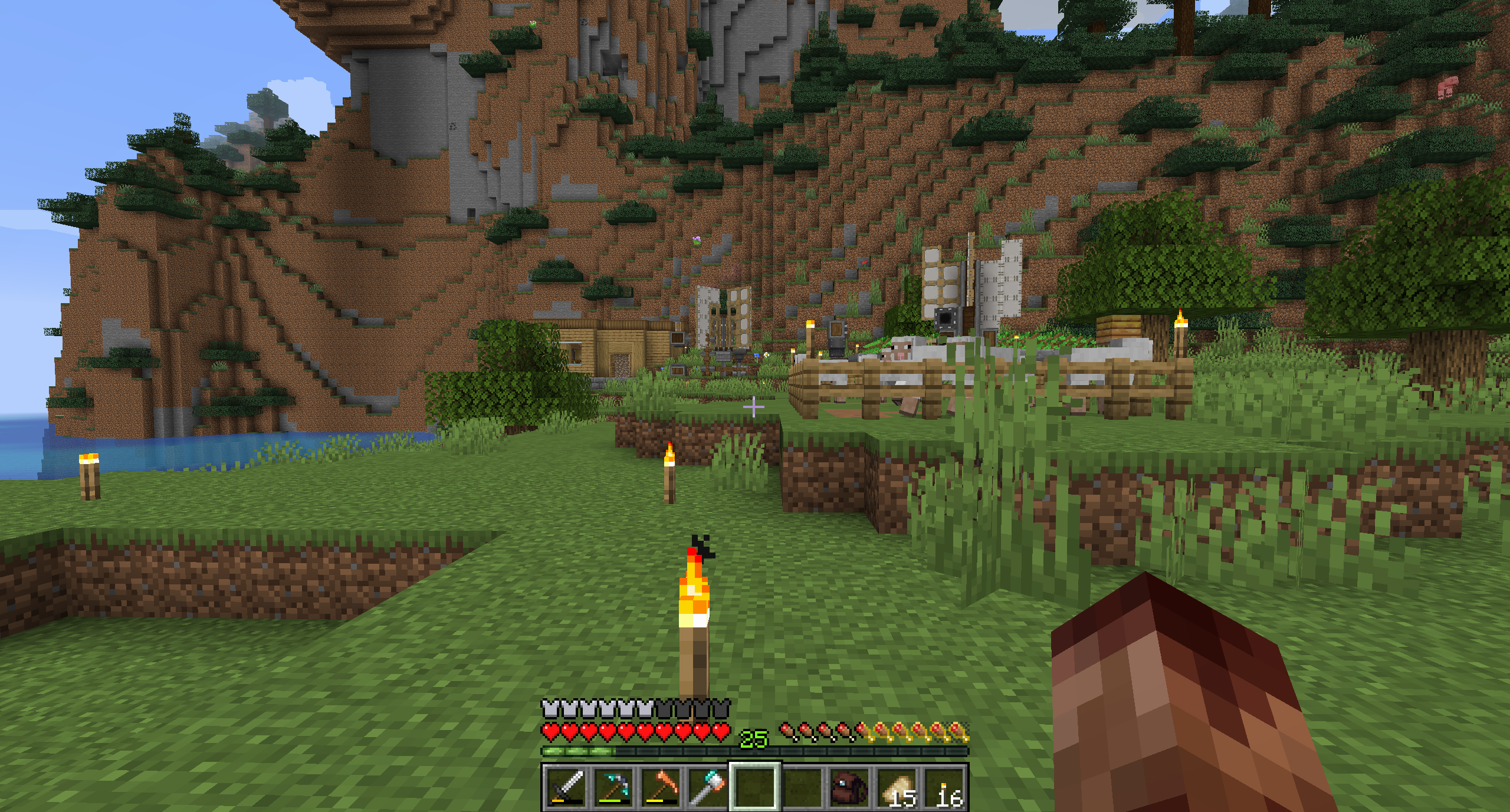
Task: Choose the copper pickaxe in the hotbar
Action: pyautogui.click(x=661, y=787)
